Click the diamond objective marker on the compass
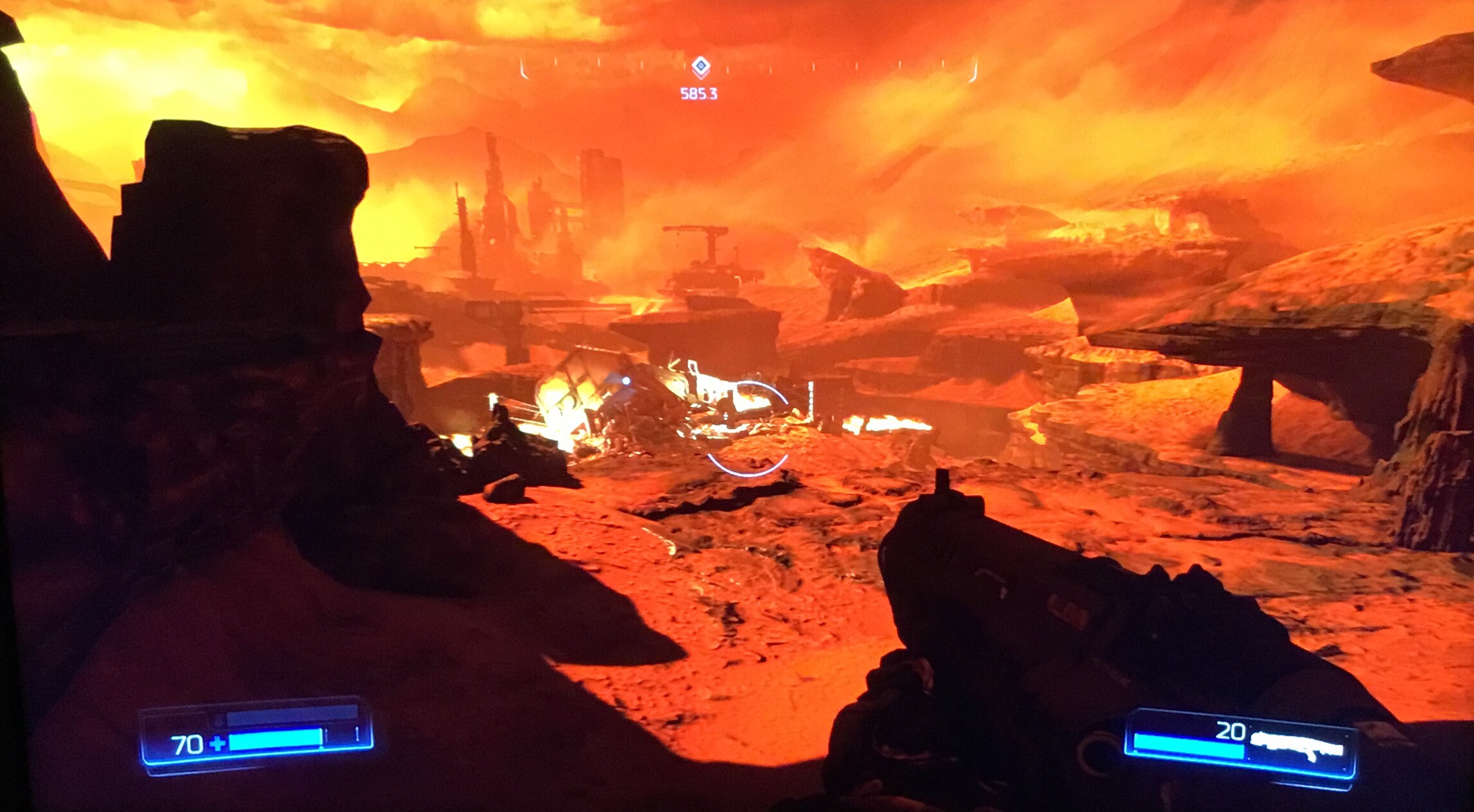The image size is (1474, 812). (700, 65)
